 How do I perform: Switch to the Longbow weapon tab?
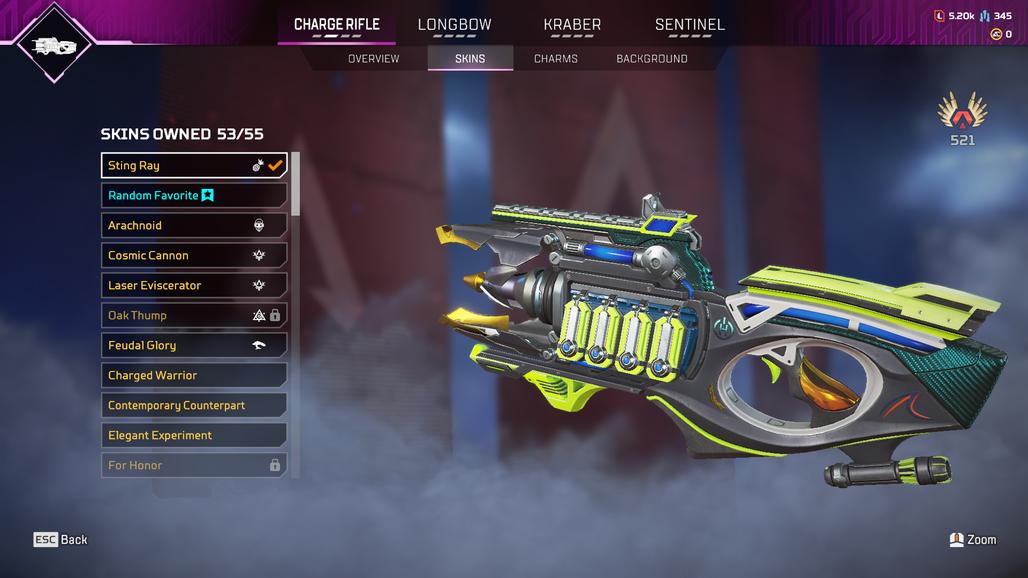pyautogui.click(x=454, y=24)
